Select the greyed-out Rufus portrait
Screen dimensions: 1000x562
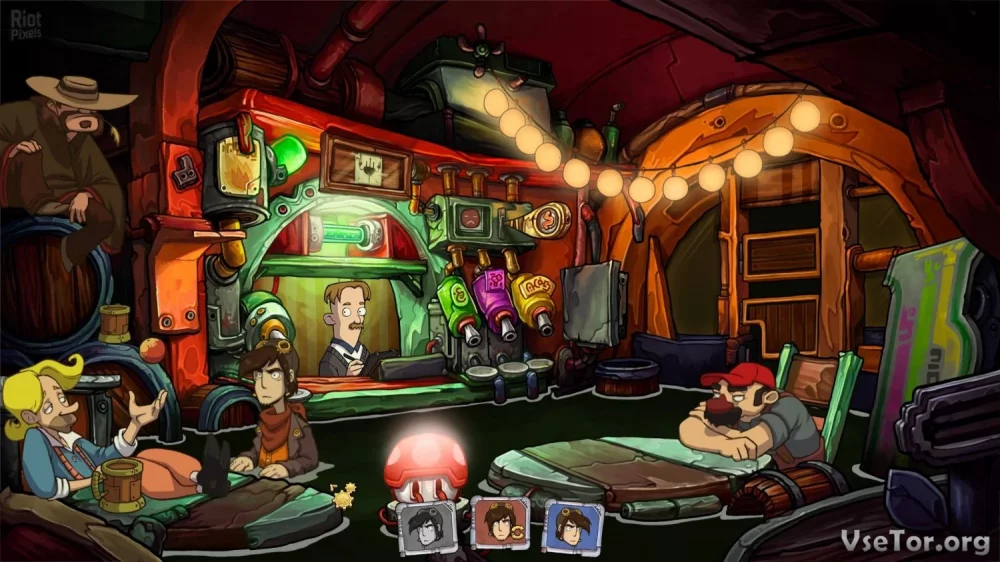tap(427, 525)
